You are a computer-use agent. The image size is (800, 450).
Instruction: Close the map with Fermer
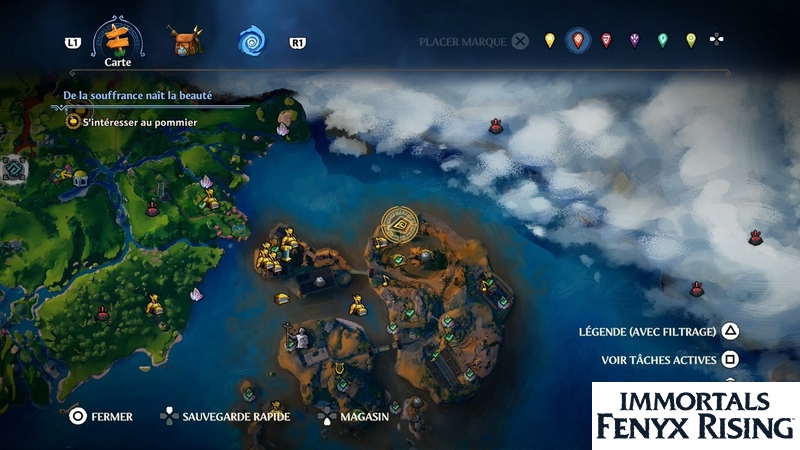100,416
